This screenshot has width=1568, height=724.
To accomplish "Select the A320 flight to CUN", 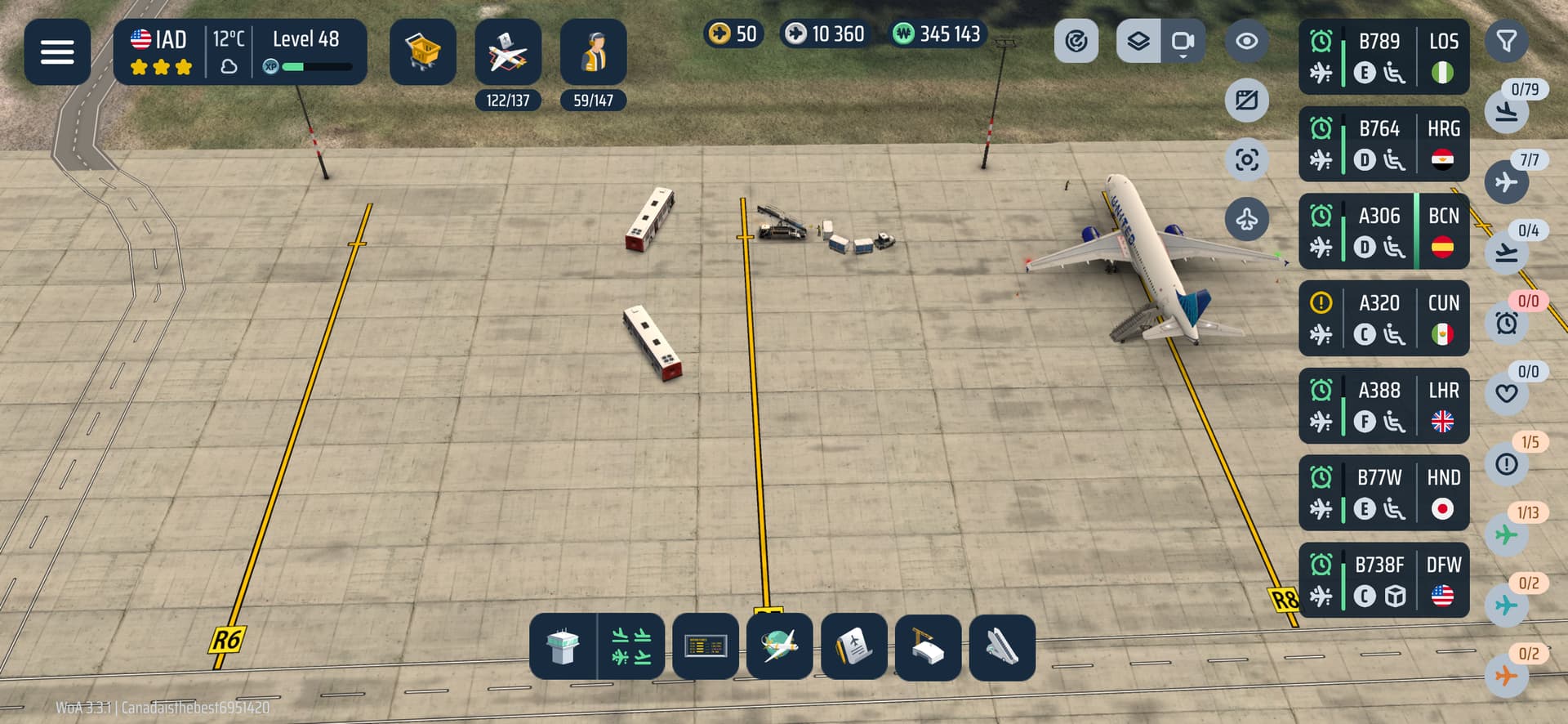I will (x=1383, y=319).
